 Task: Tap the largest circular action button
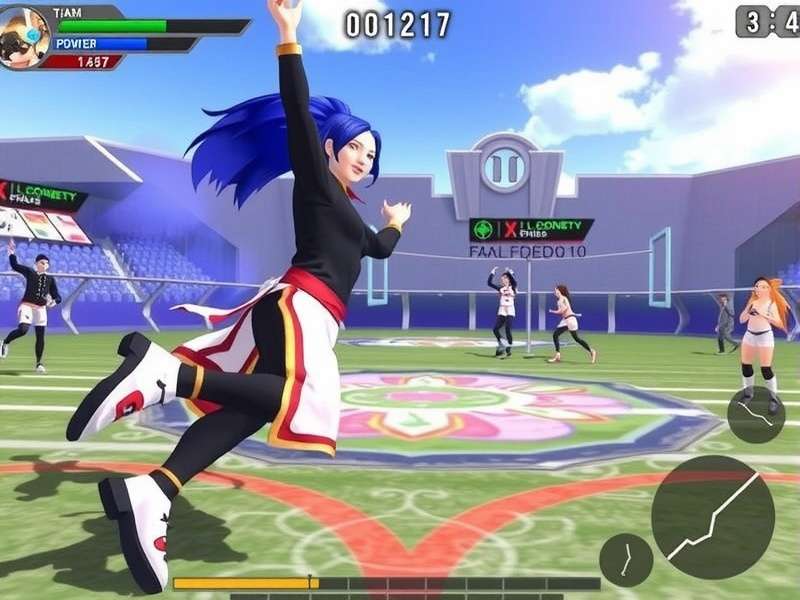712,517
